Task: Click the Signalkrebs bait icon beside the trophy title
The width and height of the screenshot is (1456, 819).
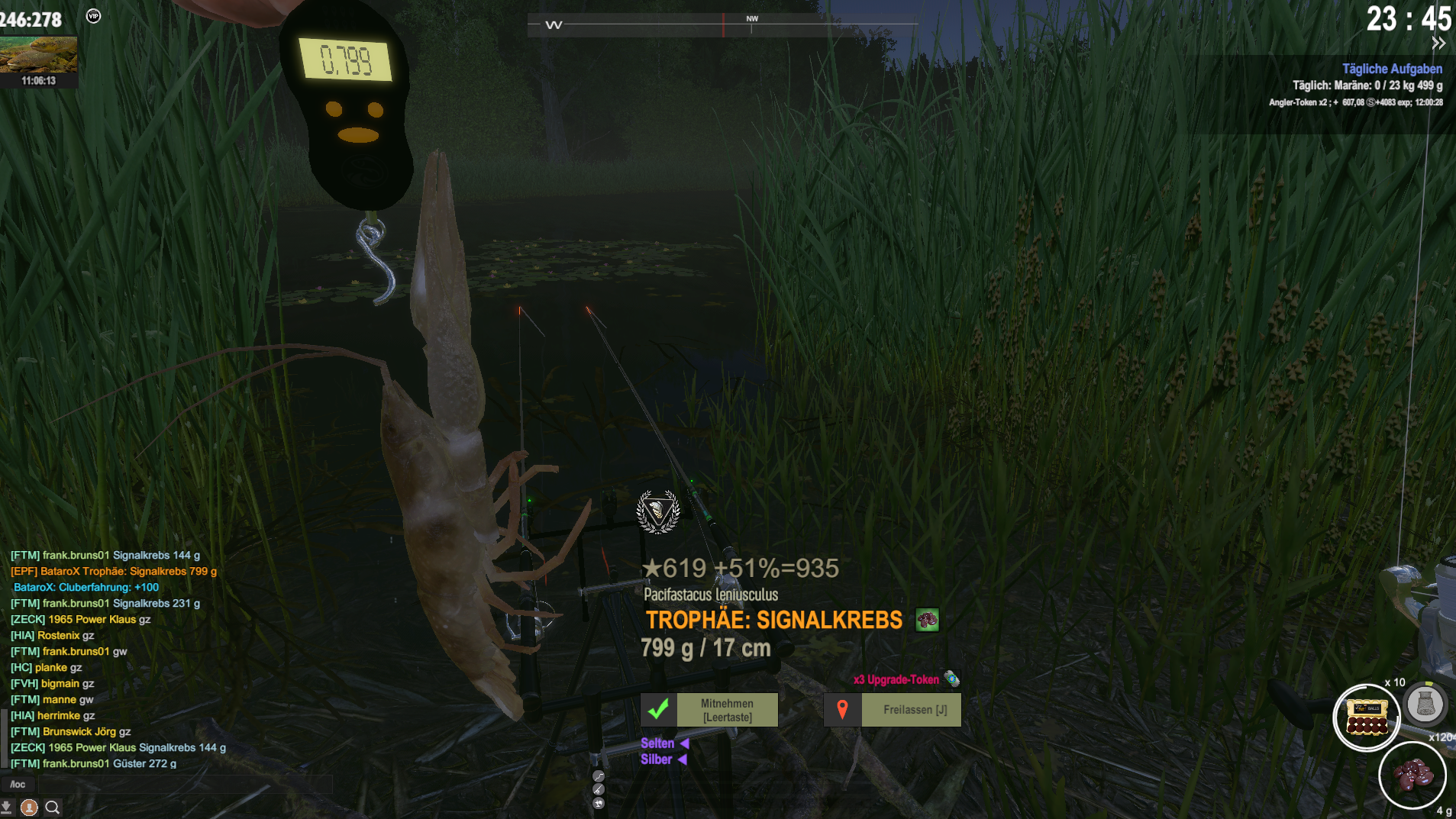Action: click(x=927, y=620)
